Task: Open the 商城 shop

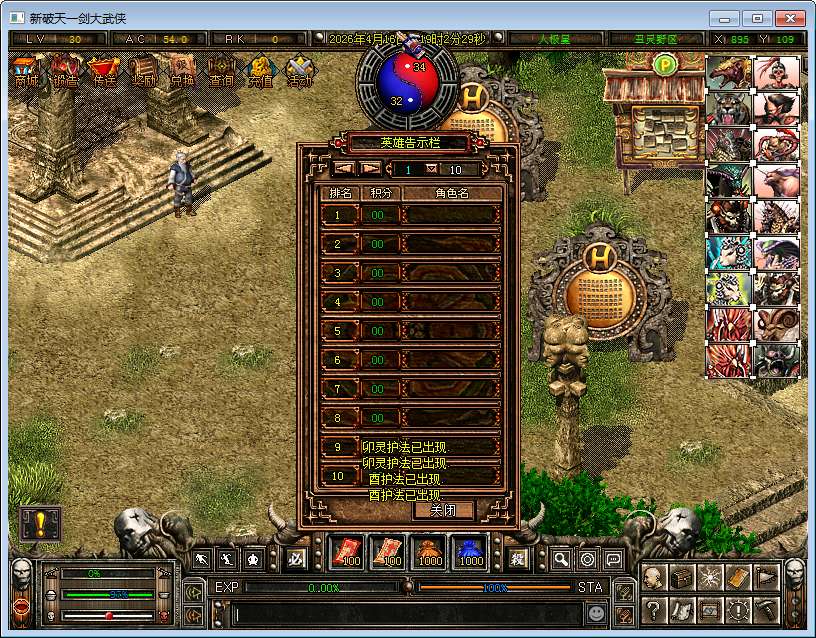Action: coord(26,72)
